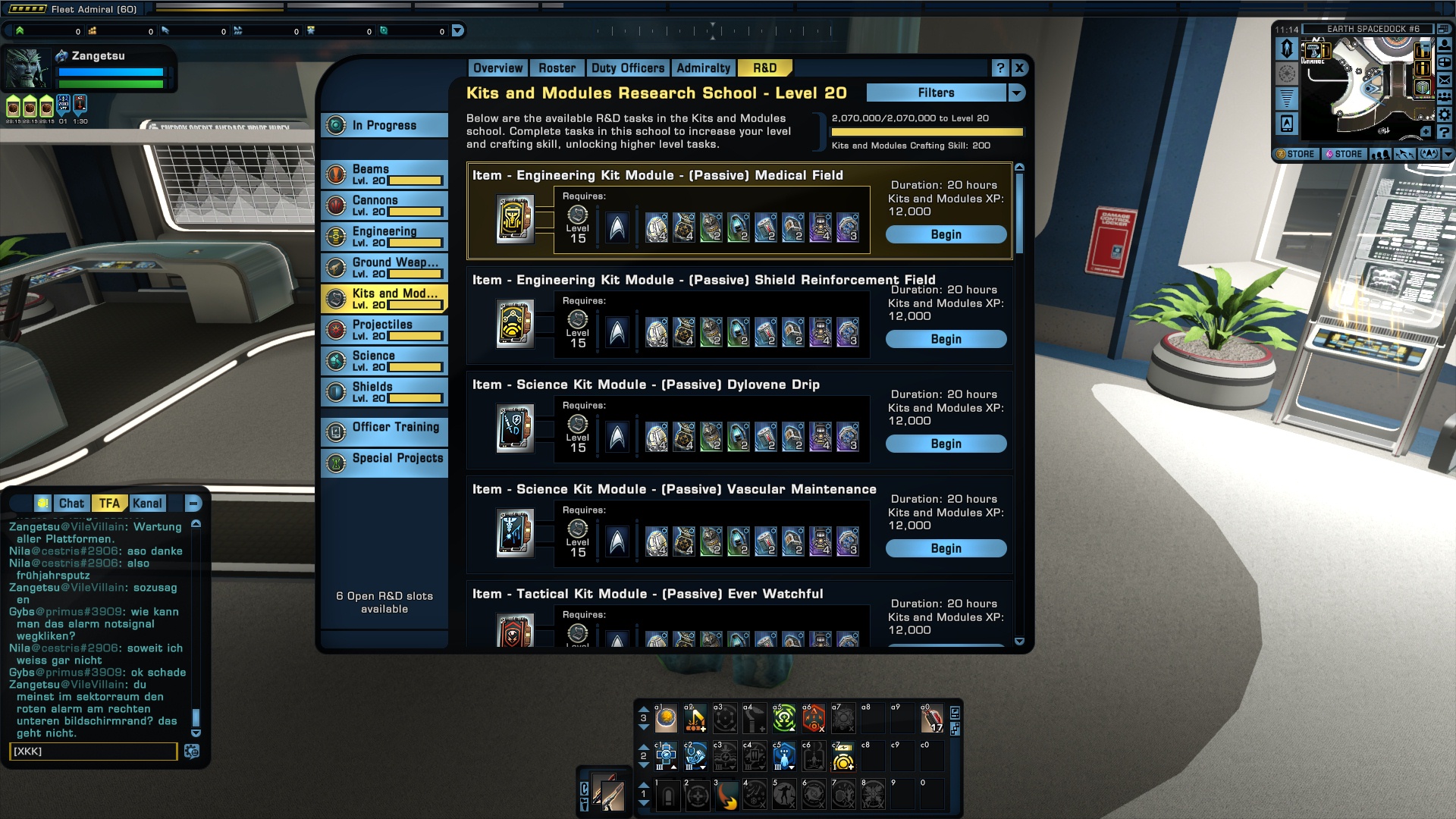Switch to the Overview tab
Screen dimensions: 1456x819
[x=497, y=68]
